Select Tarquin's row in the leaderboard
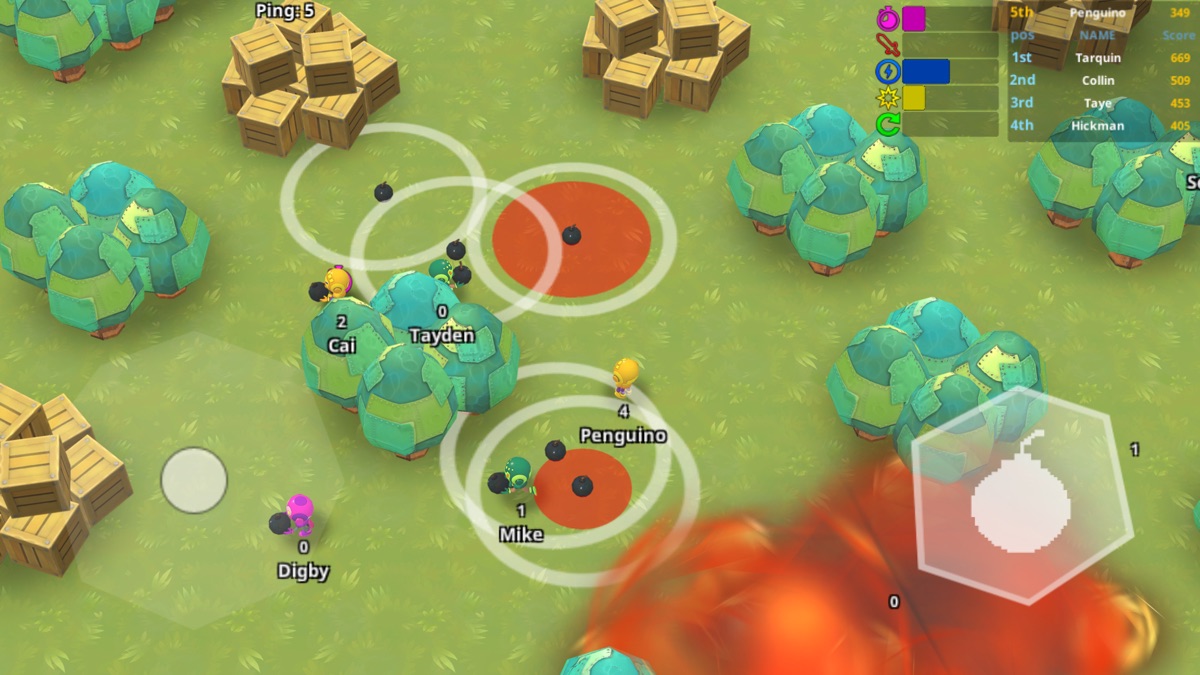Screen dimensions: 1200x675 tap(1100, 58)
